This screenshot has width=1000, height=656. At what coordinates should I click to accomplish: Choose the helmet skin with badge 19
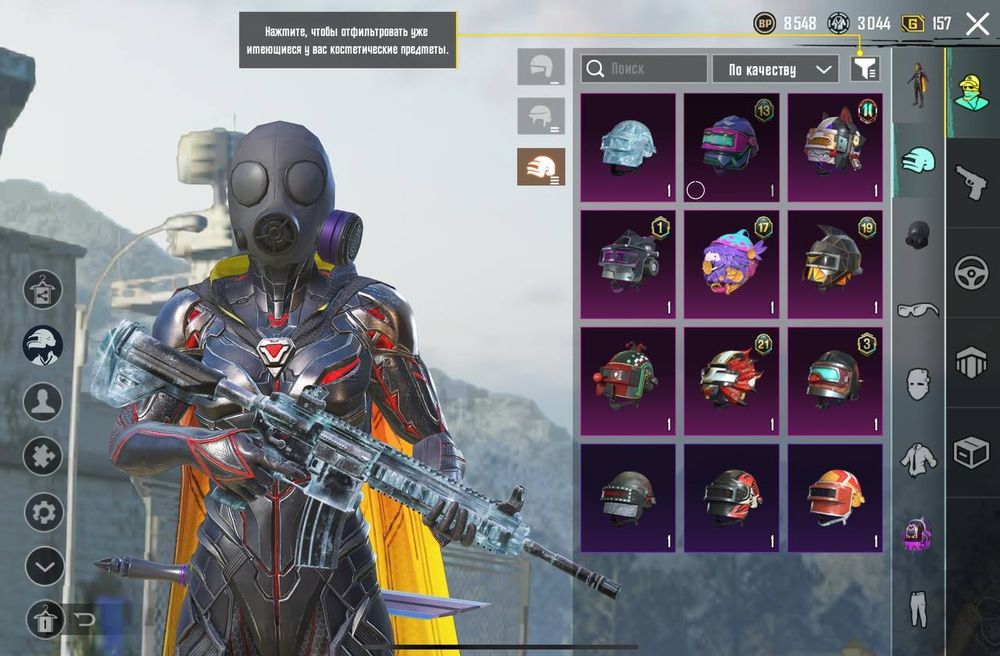click(835, 264)
